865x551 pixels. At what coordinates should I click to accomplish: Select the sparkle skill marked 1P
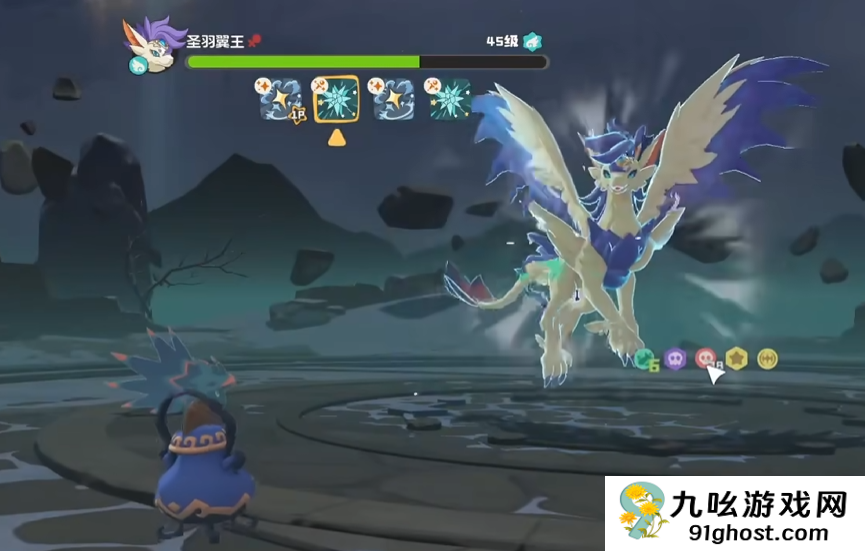click(281, 100)
